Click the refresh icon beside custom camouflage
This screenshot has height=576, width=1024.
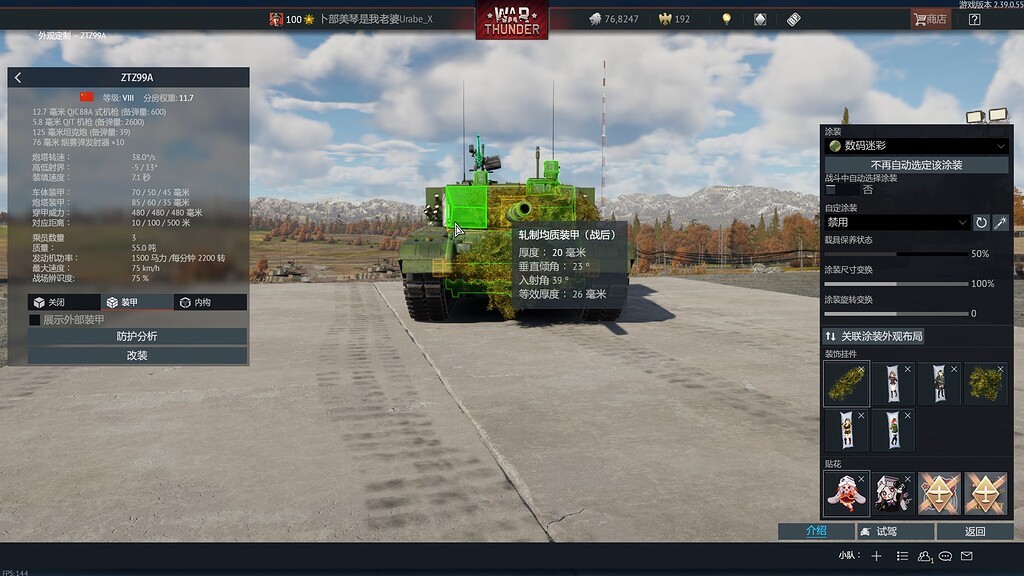pos(981,222)
